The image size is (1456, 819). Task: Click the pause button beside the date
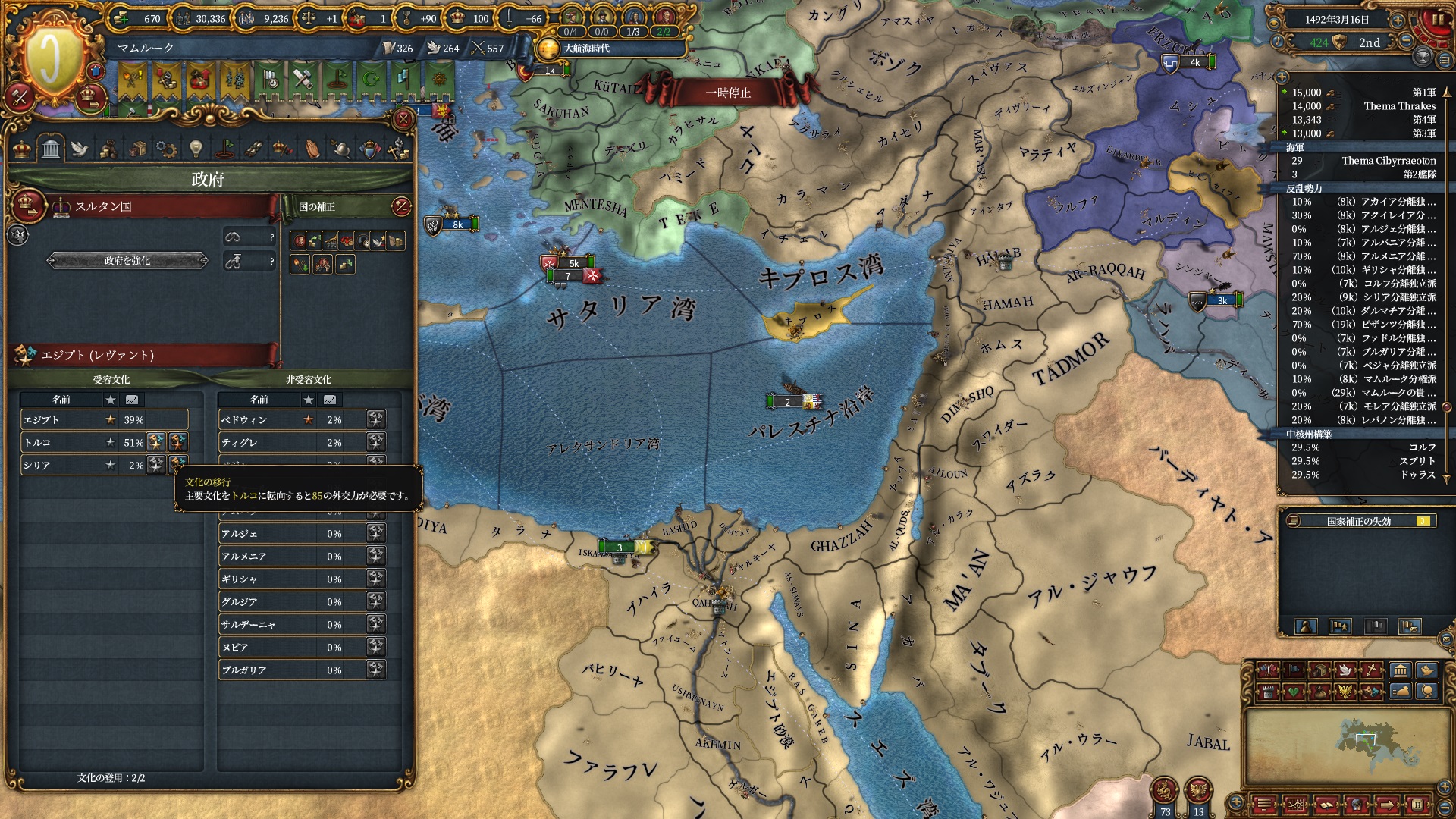tap(1437, 21)
